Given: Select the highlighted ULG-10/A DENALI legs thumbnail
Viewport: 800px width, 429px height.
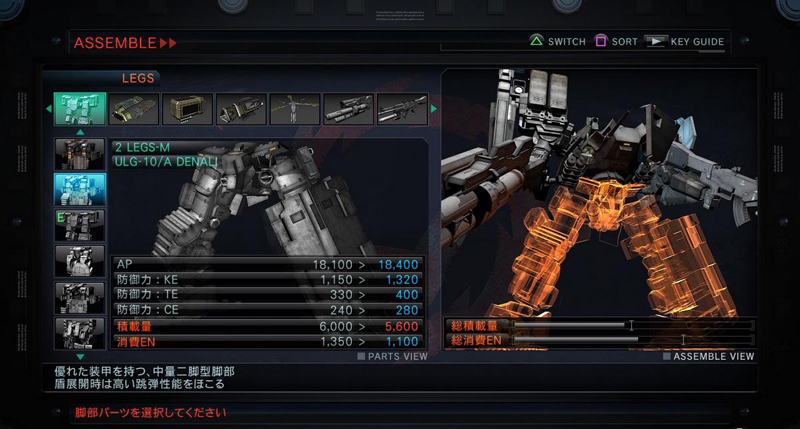Looking at the screenshot, I should click(79, 189).
